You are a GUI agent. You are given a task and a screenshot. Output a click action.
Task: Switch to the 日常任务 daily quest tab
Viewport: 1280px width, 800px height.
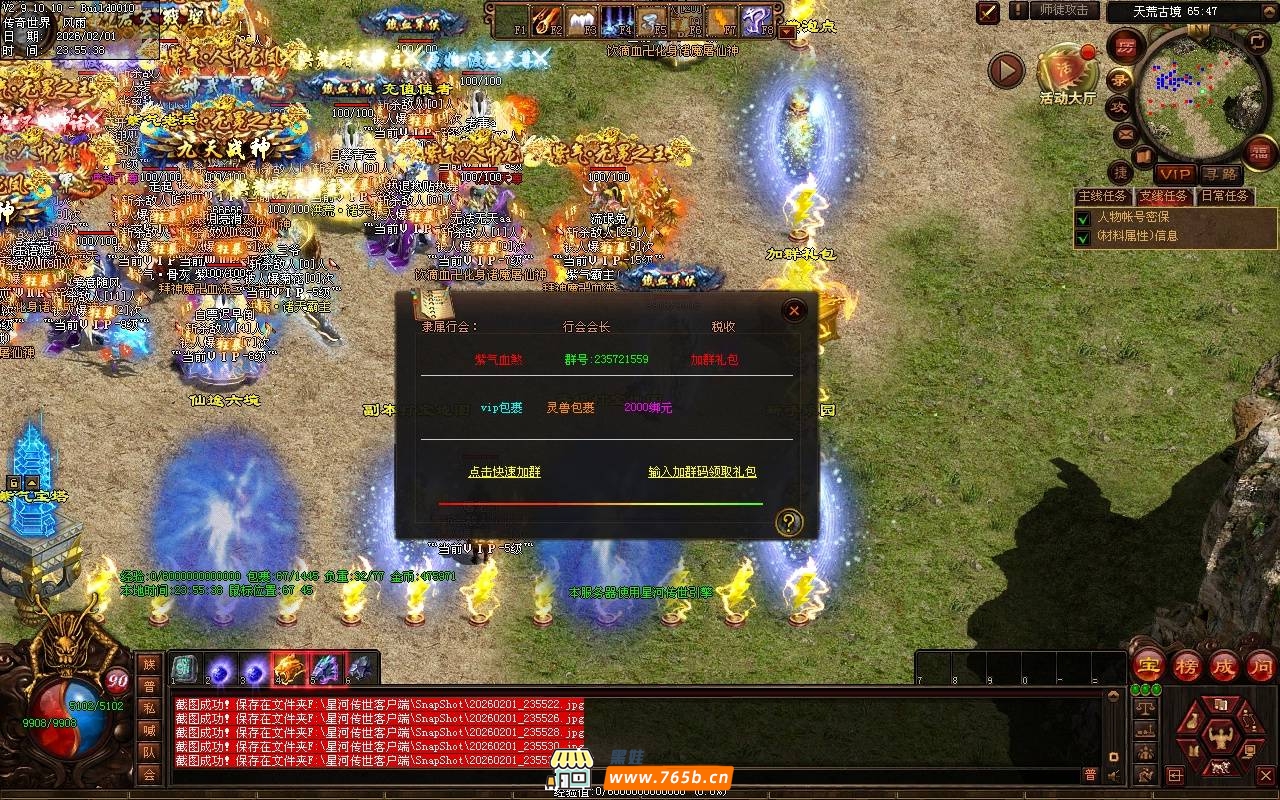coord(1225,196)
